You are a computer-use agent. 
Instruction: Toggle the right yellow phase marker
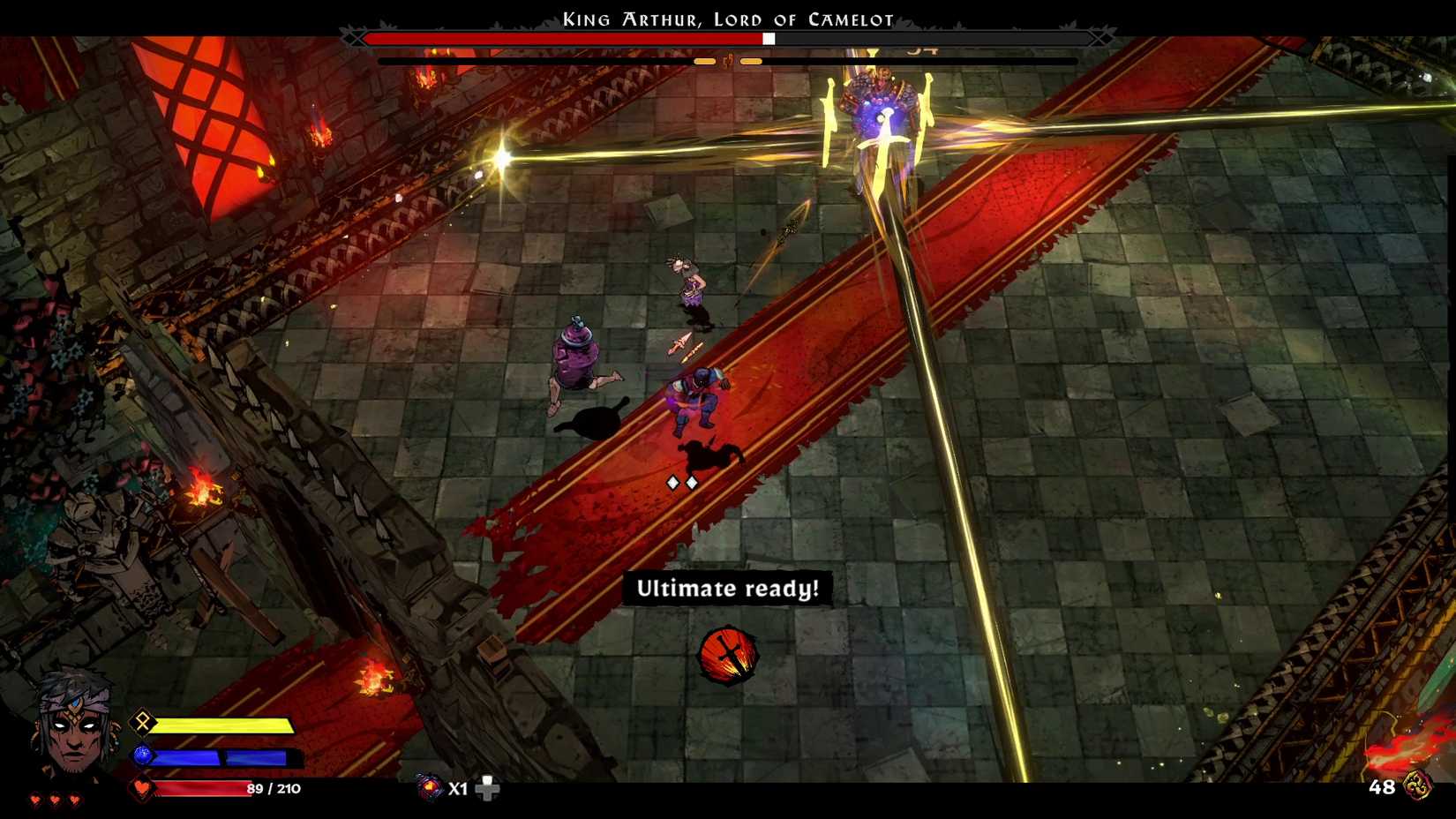(x=752, y=62)
